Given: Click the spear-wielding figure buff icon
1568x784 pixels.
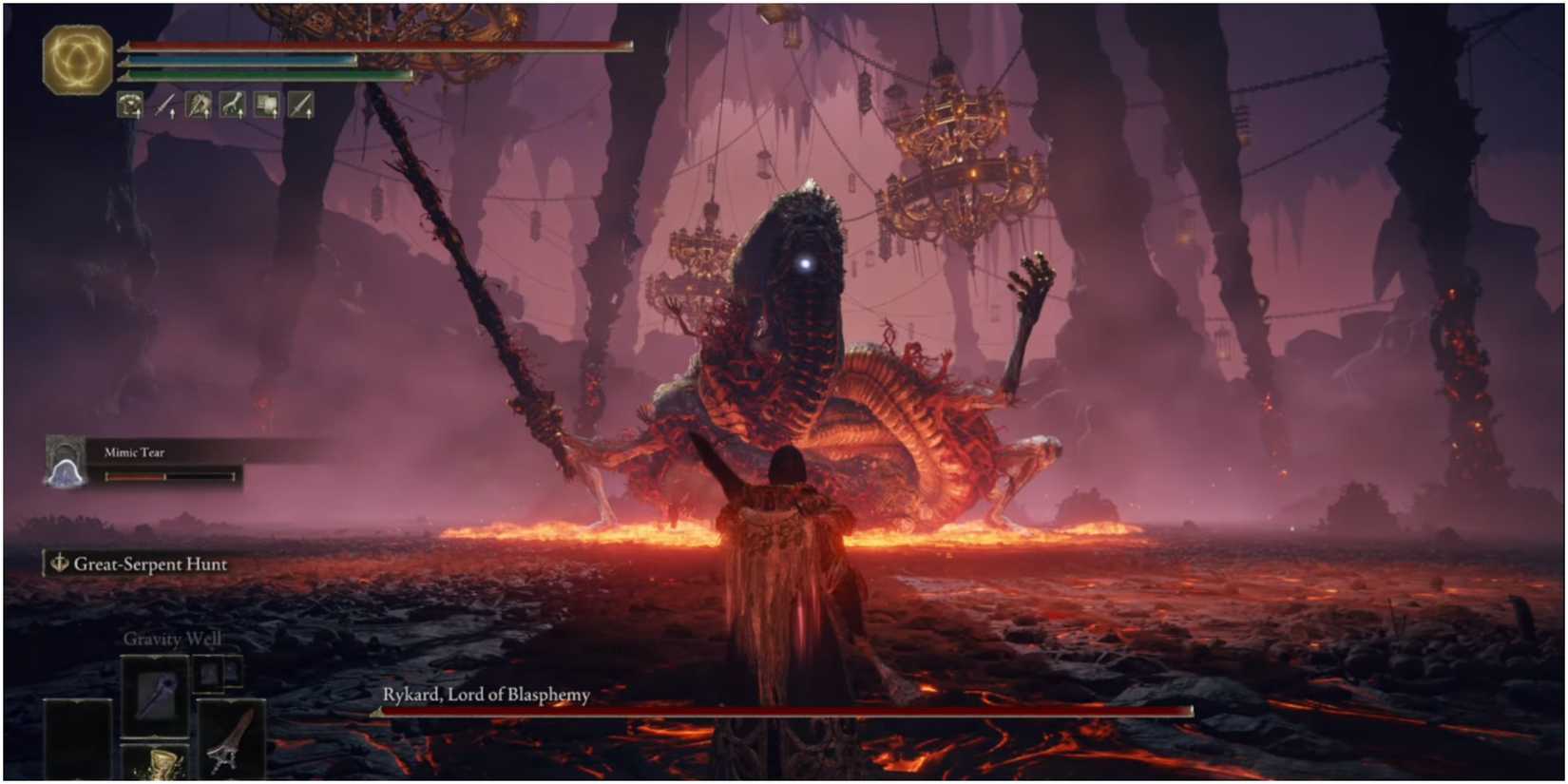Looking at the screenshot, I should pos(198,105).
